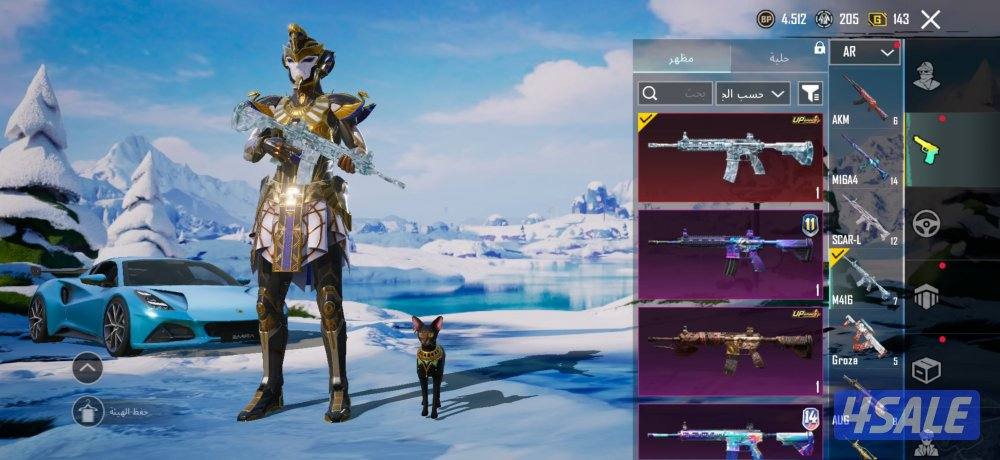1000x460 pixels.
Task: Switch to the حلية ornament tab
Action: pos(779,58)
